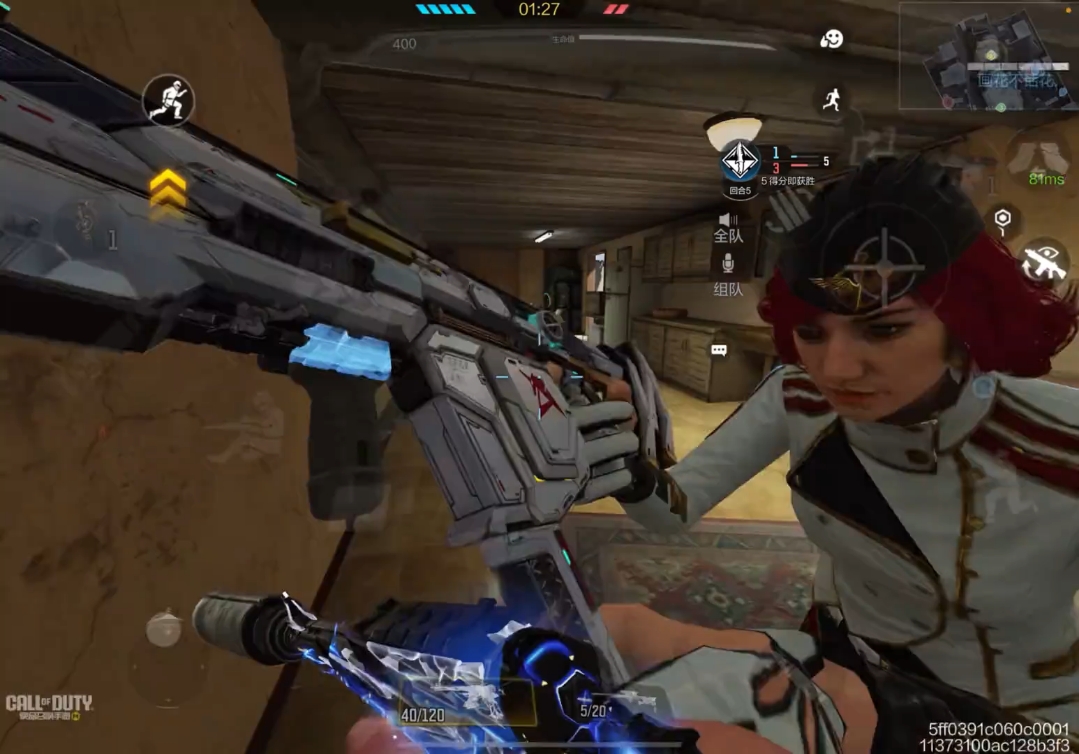1079x754 pixels.
Task: Toggle the 全队 speaker channel
Action: [728, 227]
